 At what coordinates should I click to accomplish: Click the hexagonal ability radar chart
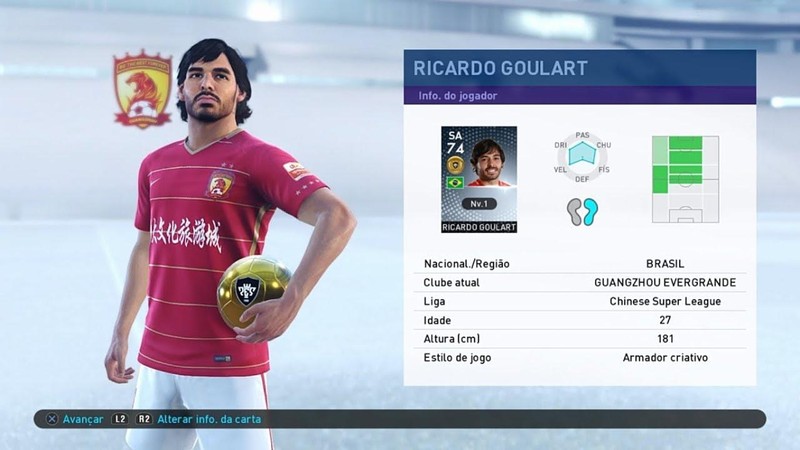(582, 154)
